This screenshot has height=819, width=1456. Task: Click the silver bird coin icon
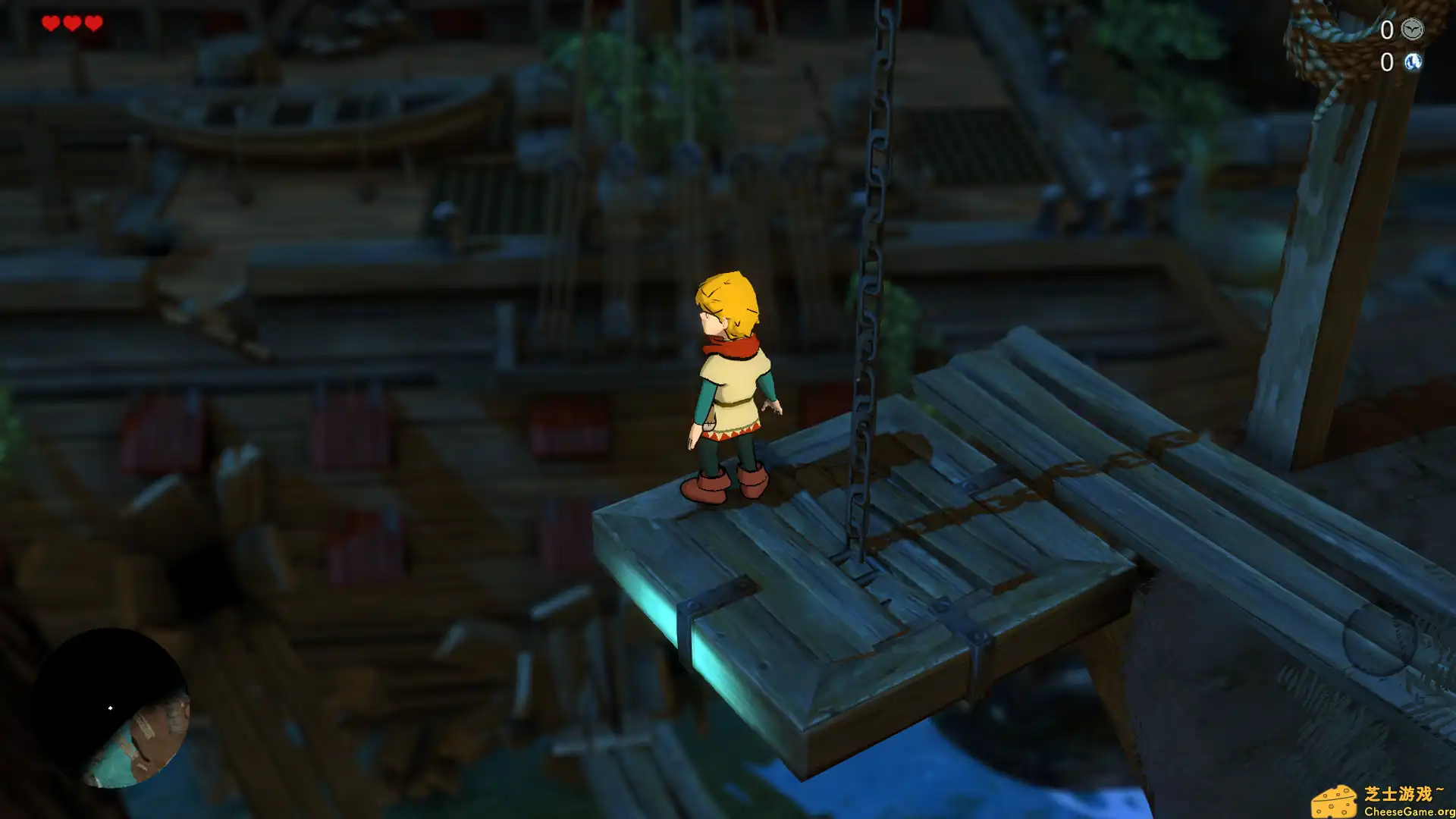tap(1412, 30)
